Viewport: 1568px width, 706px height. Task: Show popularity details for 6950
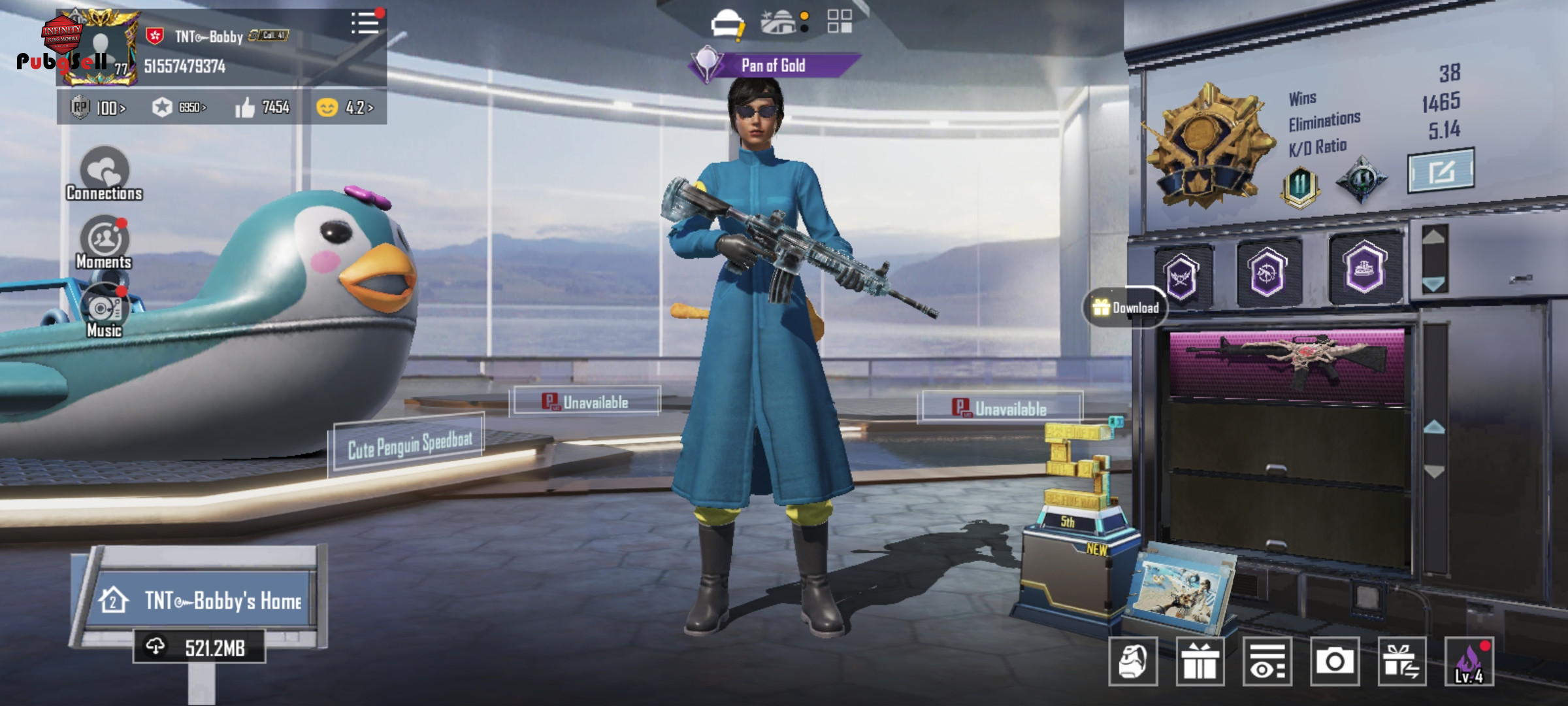[x=179, y=107]
